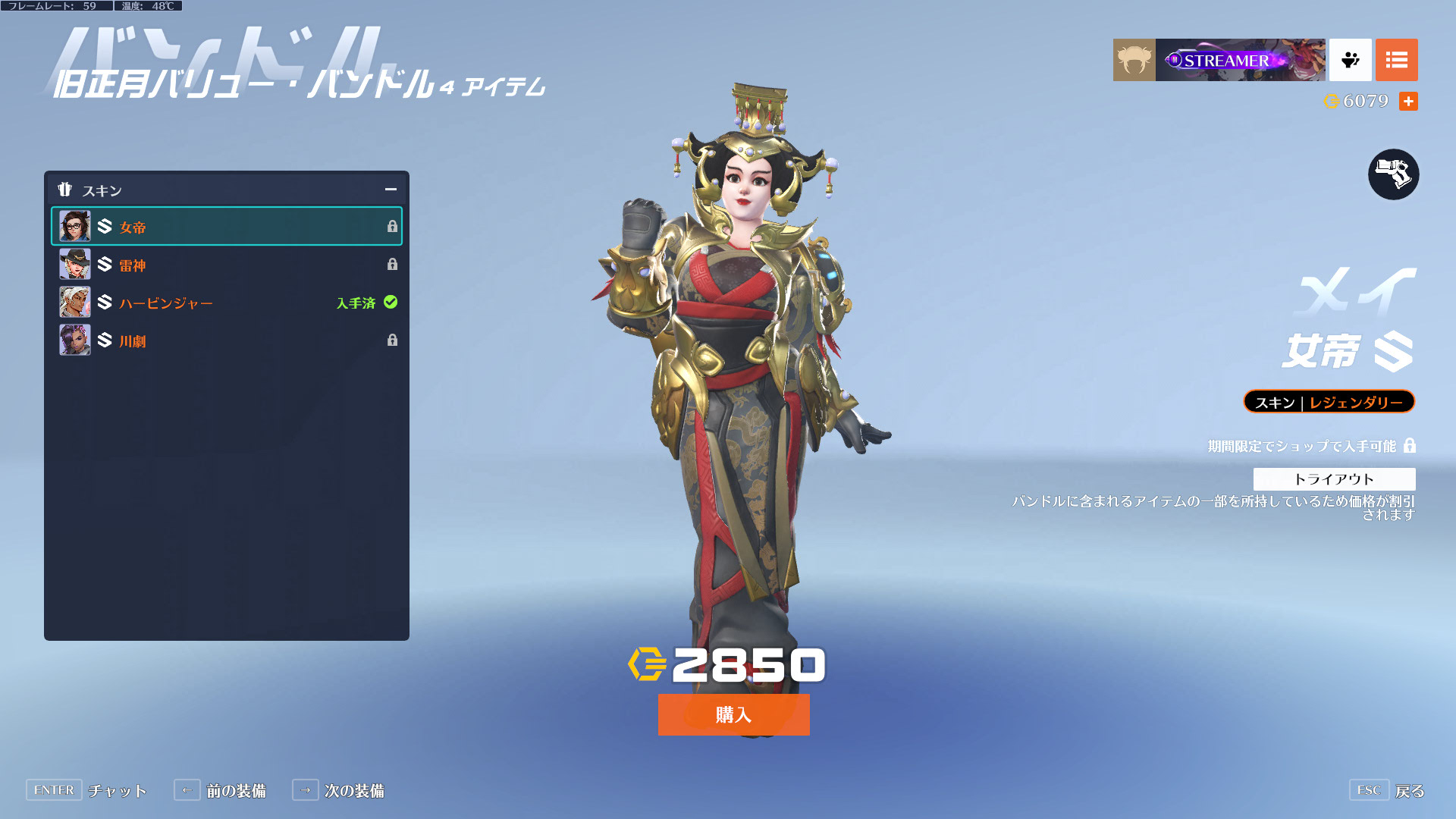
Task: Select the 女帝 skin row
Action: click(x=226, y=227)
